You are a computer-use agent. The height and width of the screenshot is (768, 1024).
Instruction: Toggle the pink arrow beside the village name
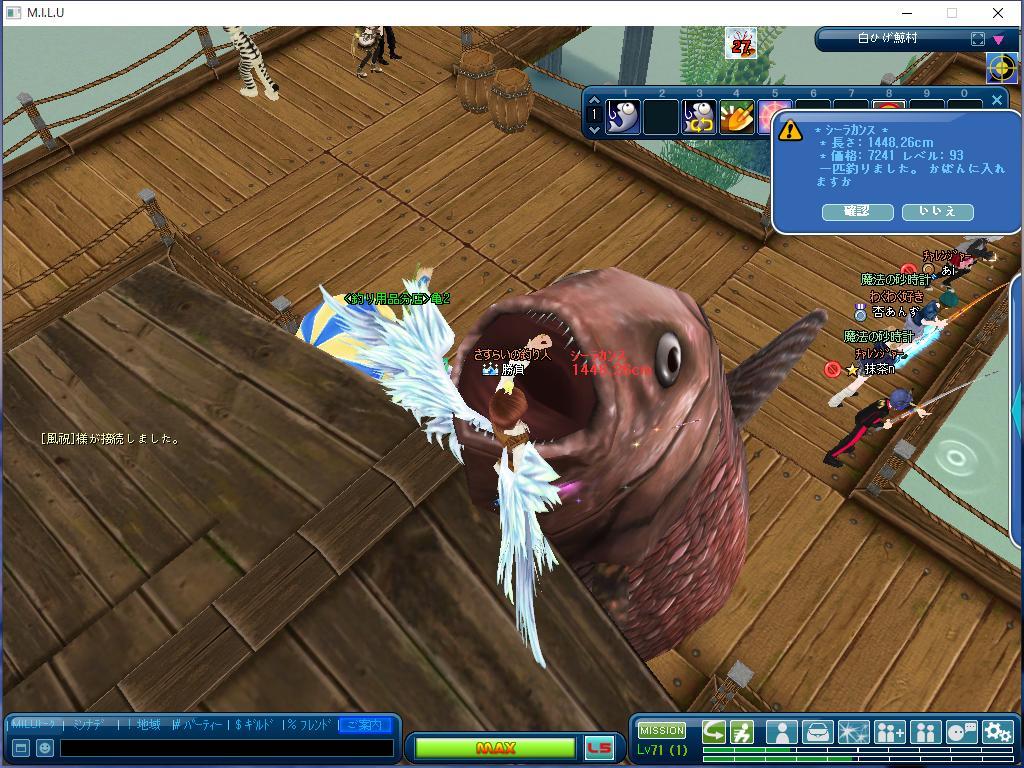tap(998, 40)
